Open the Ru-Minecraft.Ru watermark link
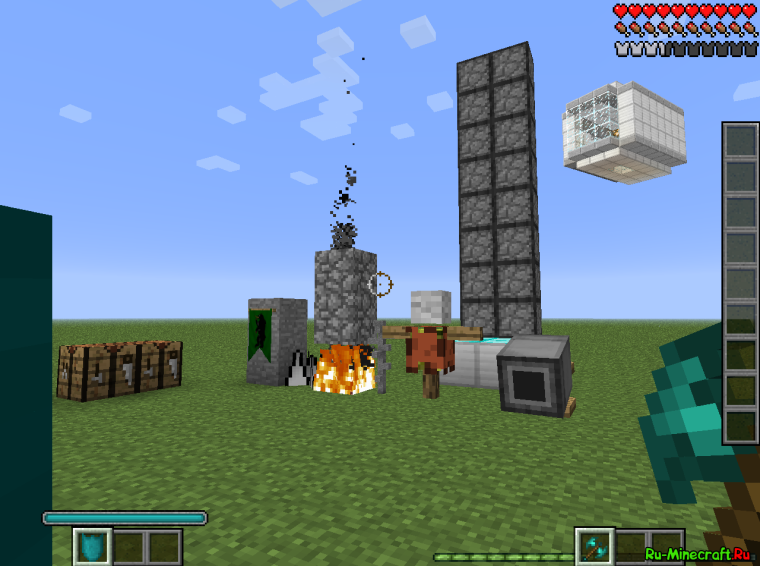 pyautogui.click(x=698, y=553)
